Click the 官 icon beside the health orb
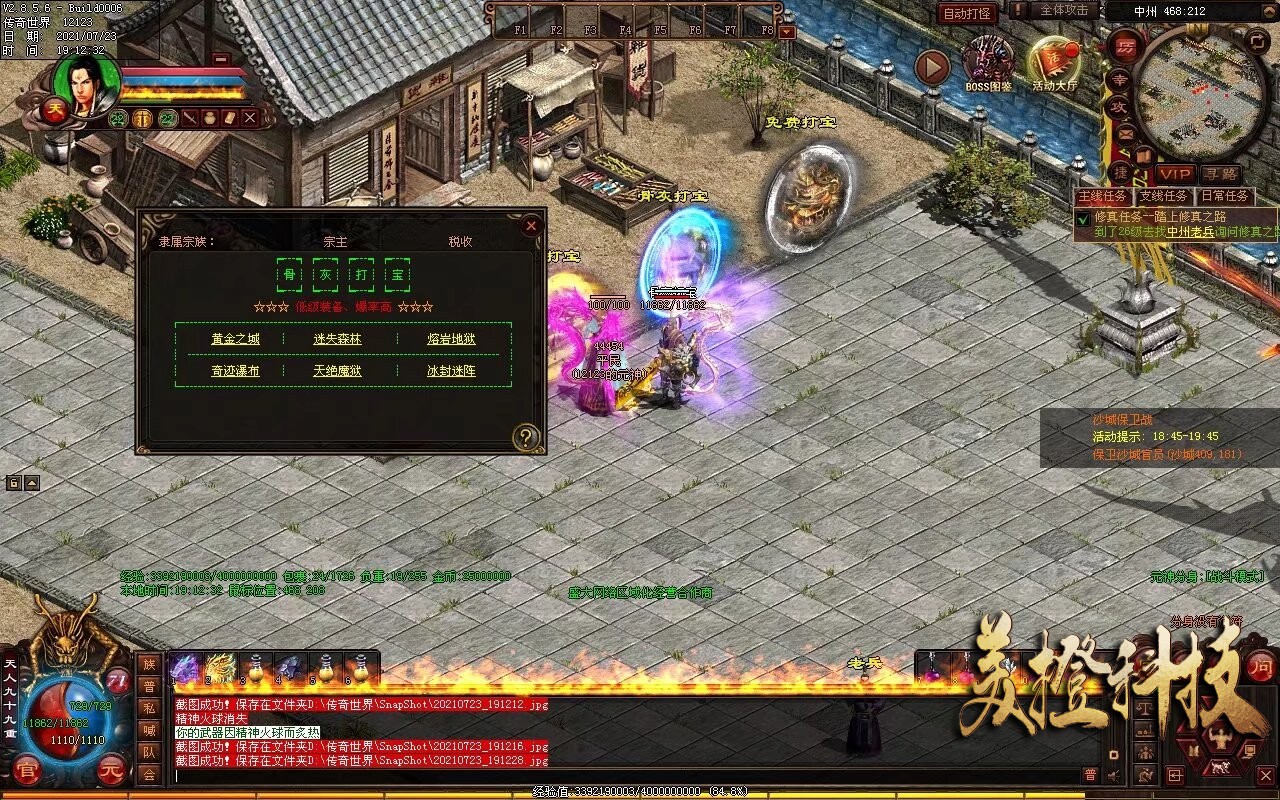This screenshot has width=1280, height=800. pos(27,768)
